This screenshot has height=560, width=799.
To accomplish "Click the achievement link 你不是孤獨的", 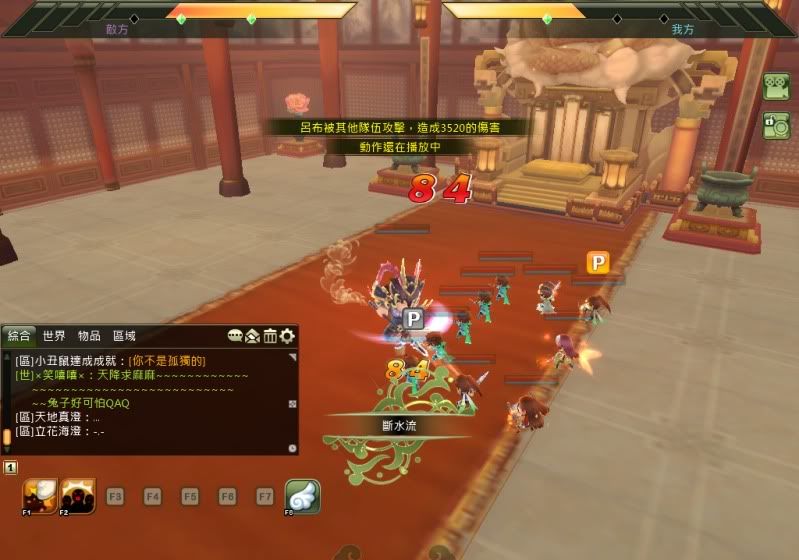I will coord(167,361).
